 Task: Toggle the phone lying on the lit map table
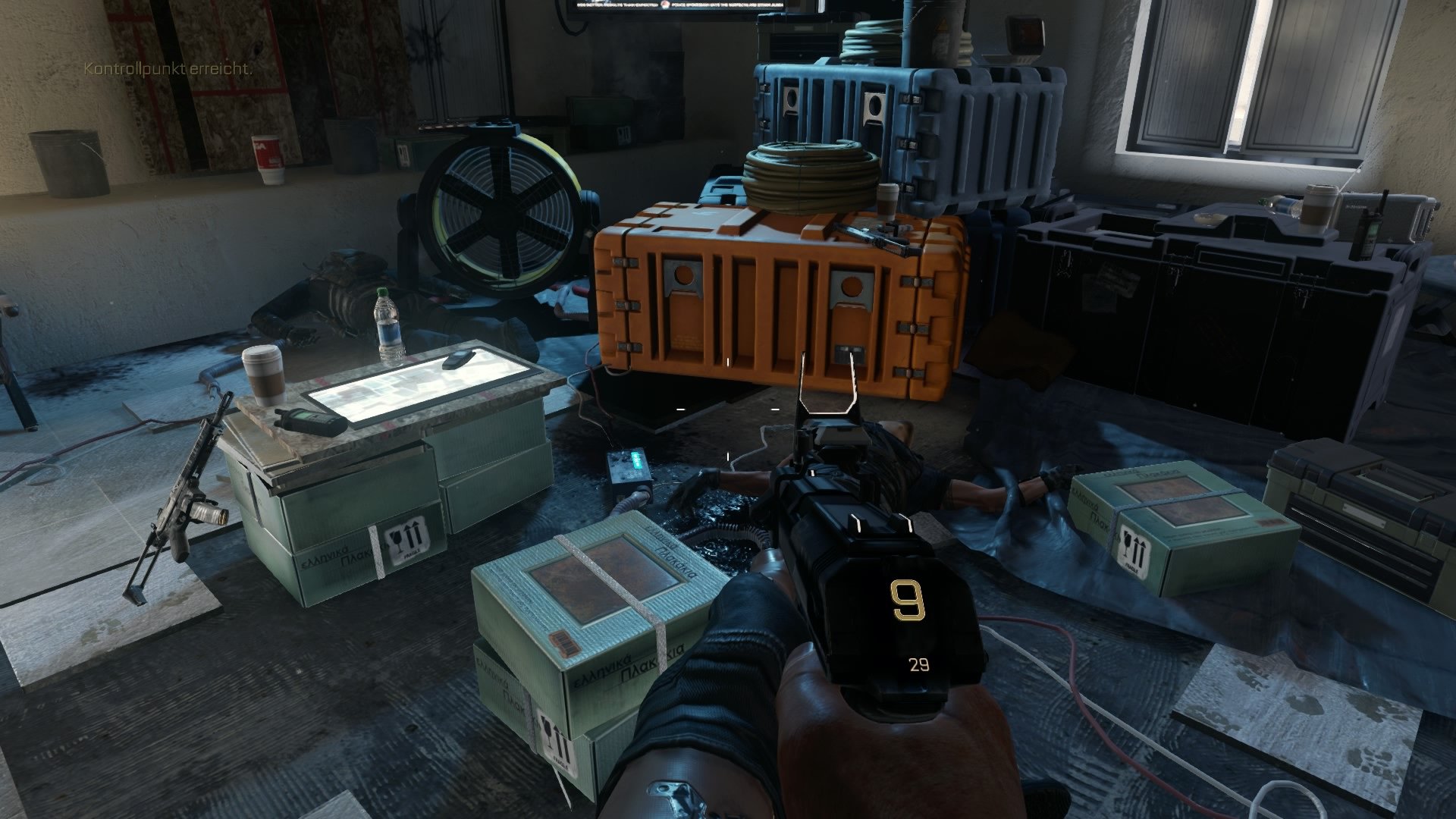click(x=455, y=360)
